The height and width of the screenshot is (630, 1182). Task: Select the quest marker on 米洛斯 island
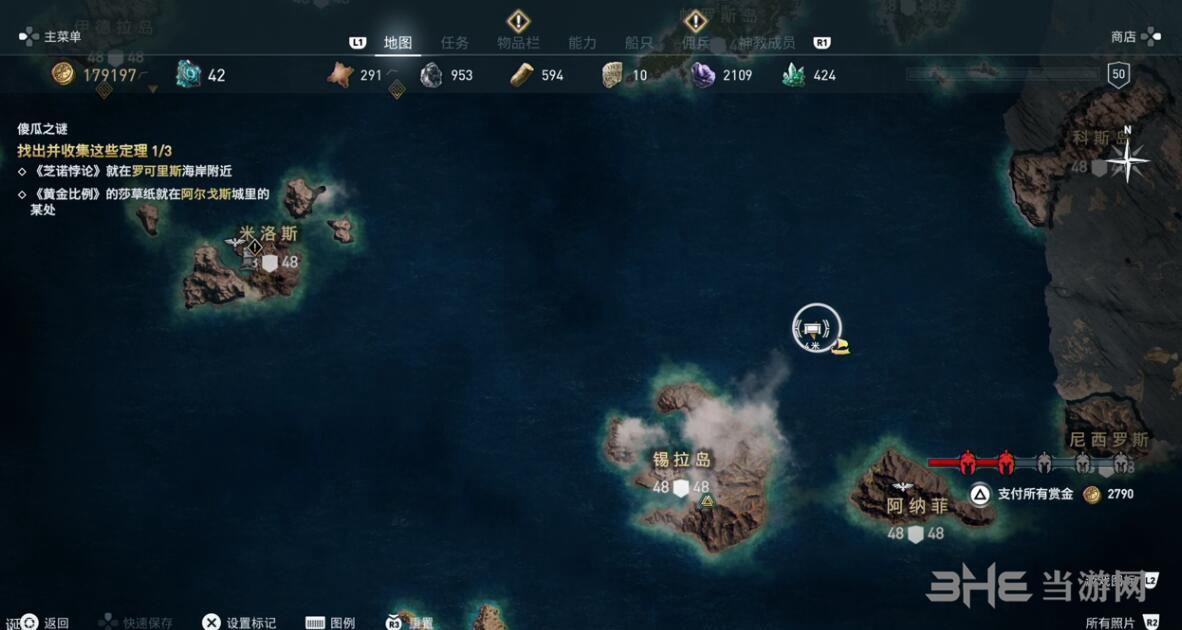coord(255,247)
